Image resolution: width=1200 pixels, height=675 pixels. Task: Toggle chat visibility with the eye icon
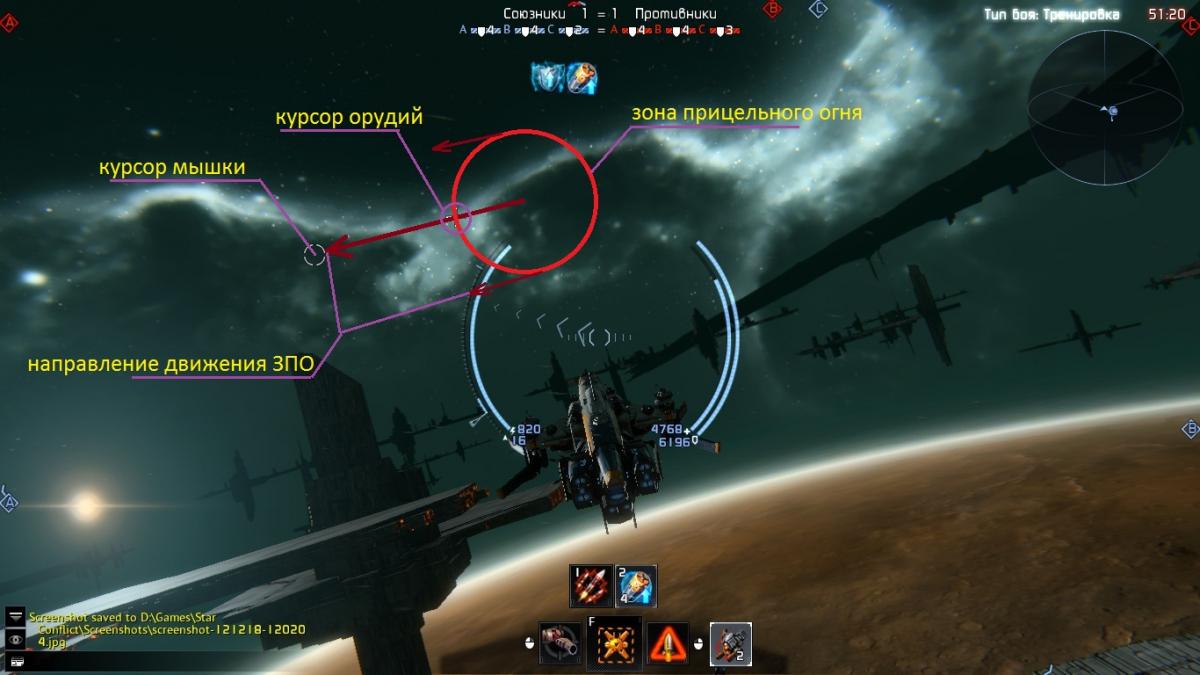point(16,638)
